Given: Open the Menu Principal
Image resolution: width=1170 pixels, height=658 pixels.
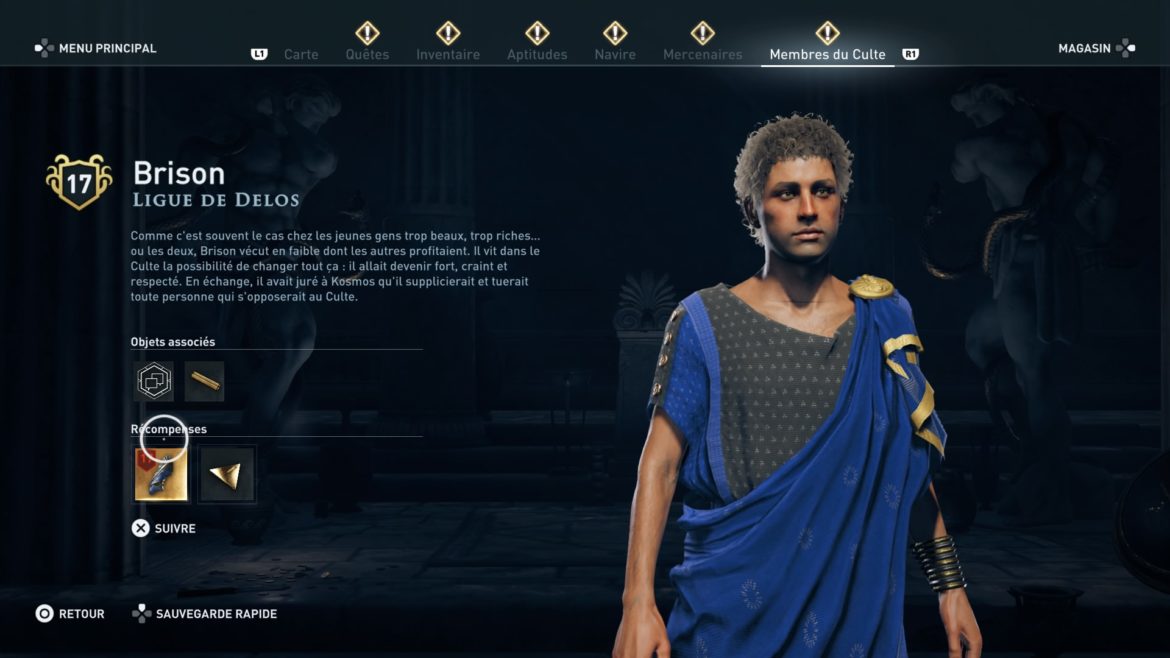Looking at the screenshot, I should (x=96, y=48).
